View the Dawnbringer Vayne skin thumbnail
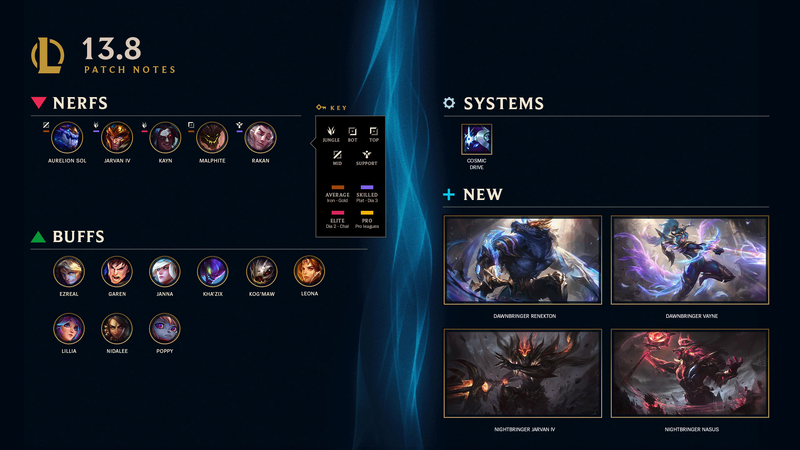 tap(690, 262)
